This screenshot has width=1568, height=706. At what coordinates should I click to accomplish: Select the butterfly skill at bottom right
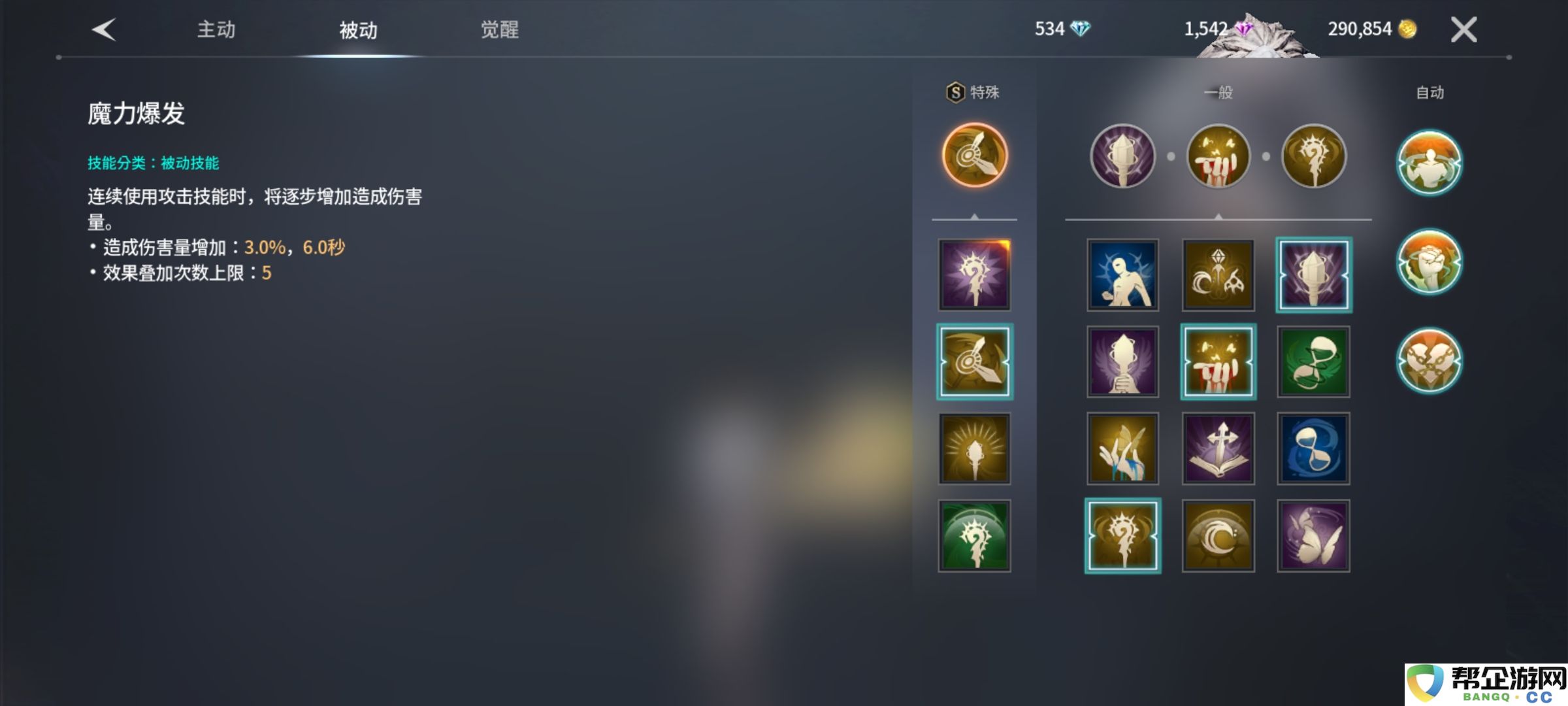[1313, 535]
